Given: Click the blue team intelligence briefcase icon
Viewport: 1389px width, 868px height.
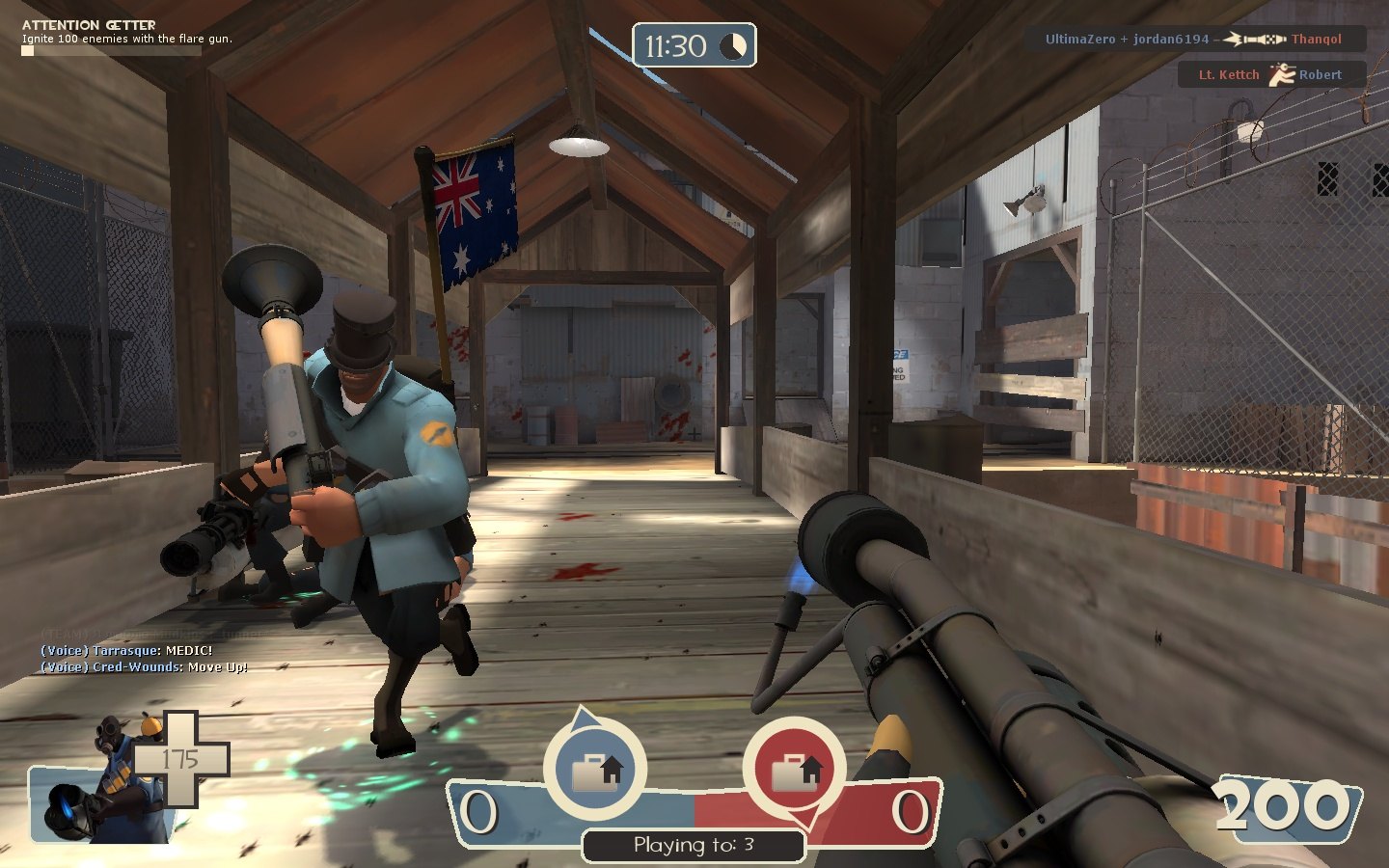Looking at the screenshot, I should pyautogui.click(x=595, y=771).
